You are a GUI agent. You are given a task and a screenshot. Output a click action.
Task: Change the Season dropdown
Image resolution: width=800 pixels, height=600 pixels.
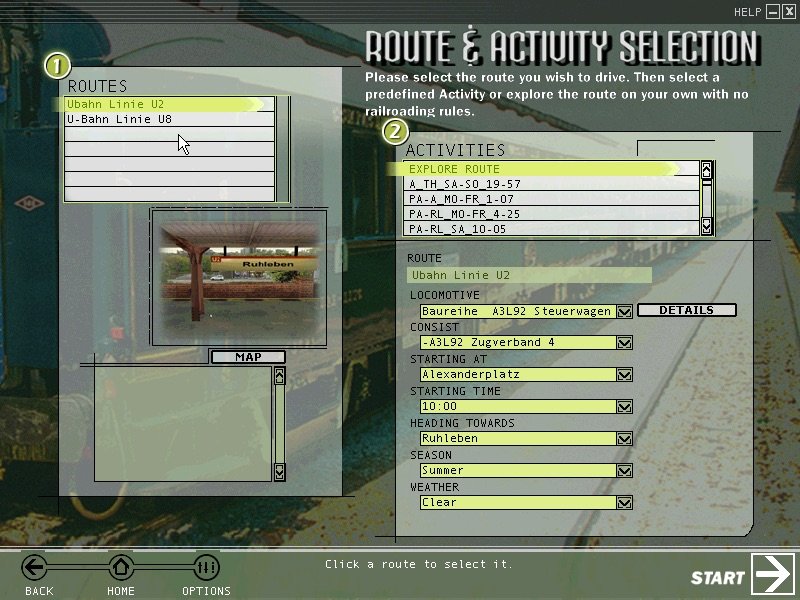point(625,471)
